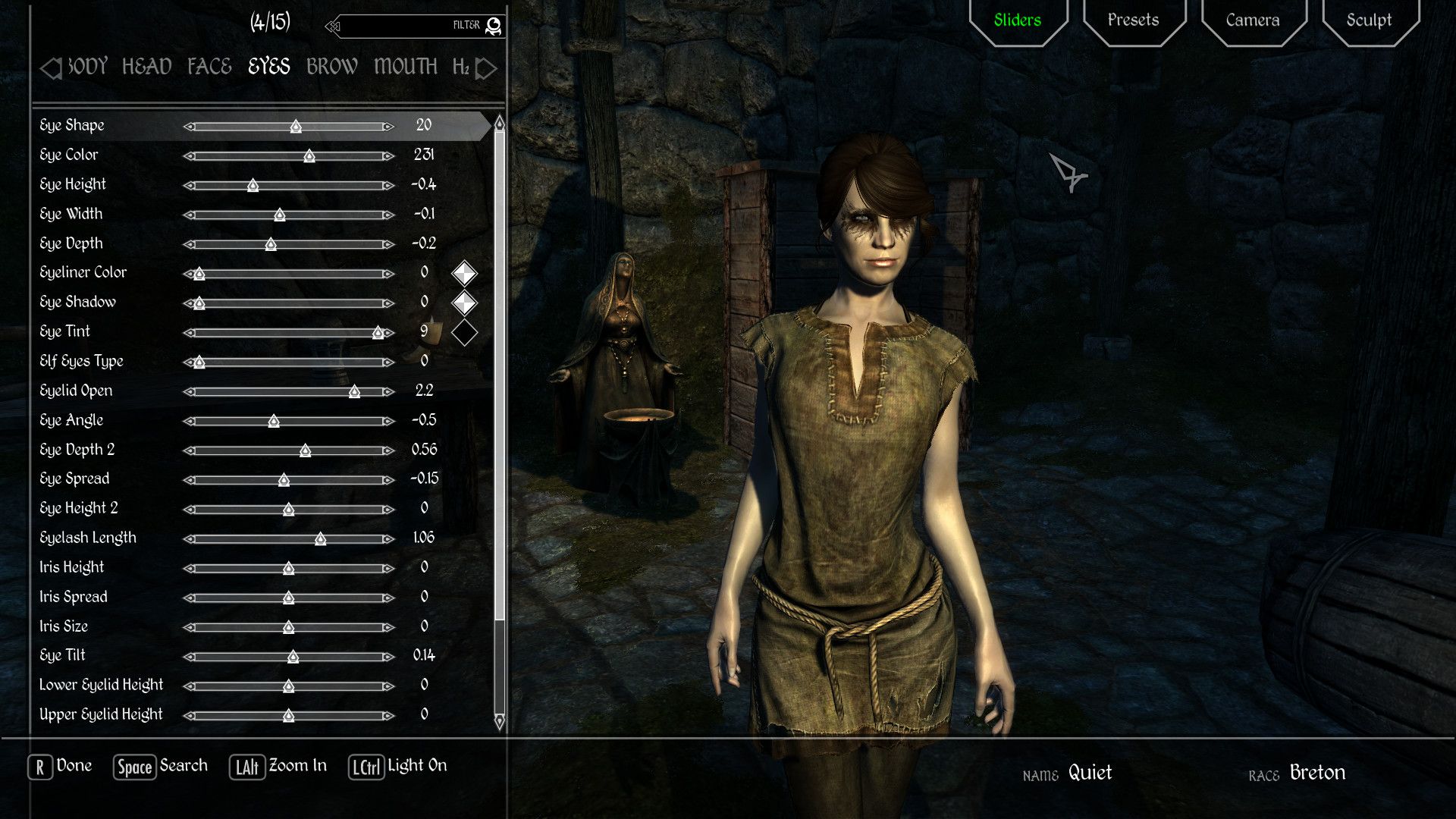Screen dimensions: 1456x819
Task: Click the Eye Color slider handle
Action: coord(309,156)
